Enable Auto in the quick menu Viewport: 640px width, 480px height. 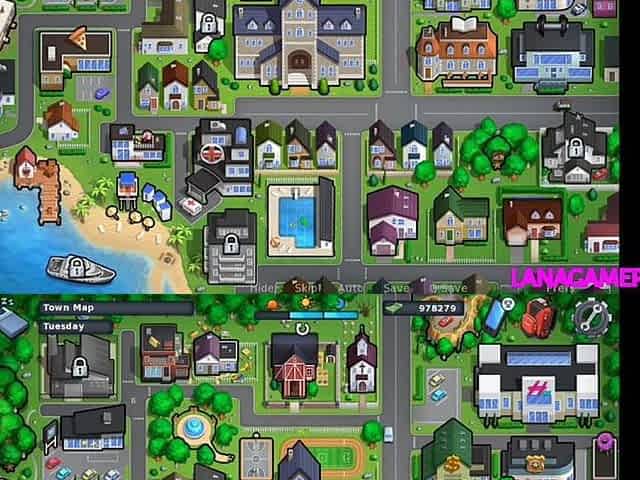(350, 287)
